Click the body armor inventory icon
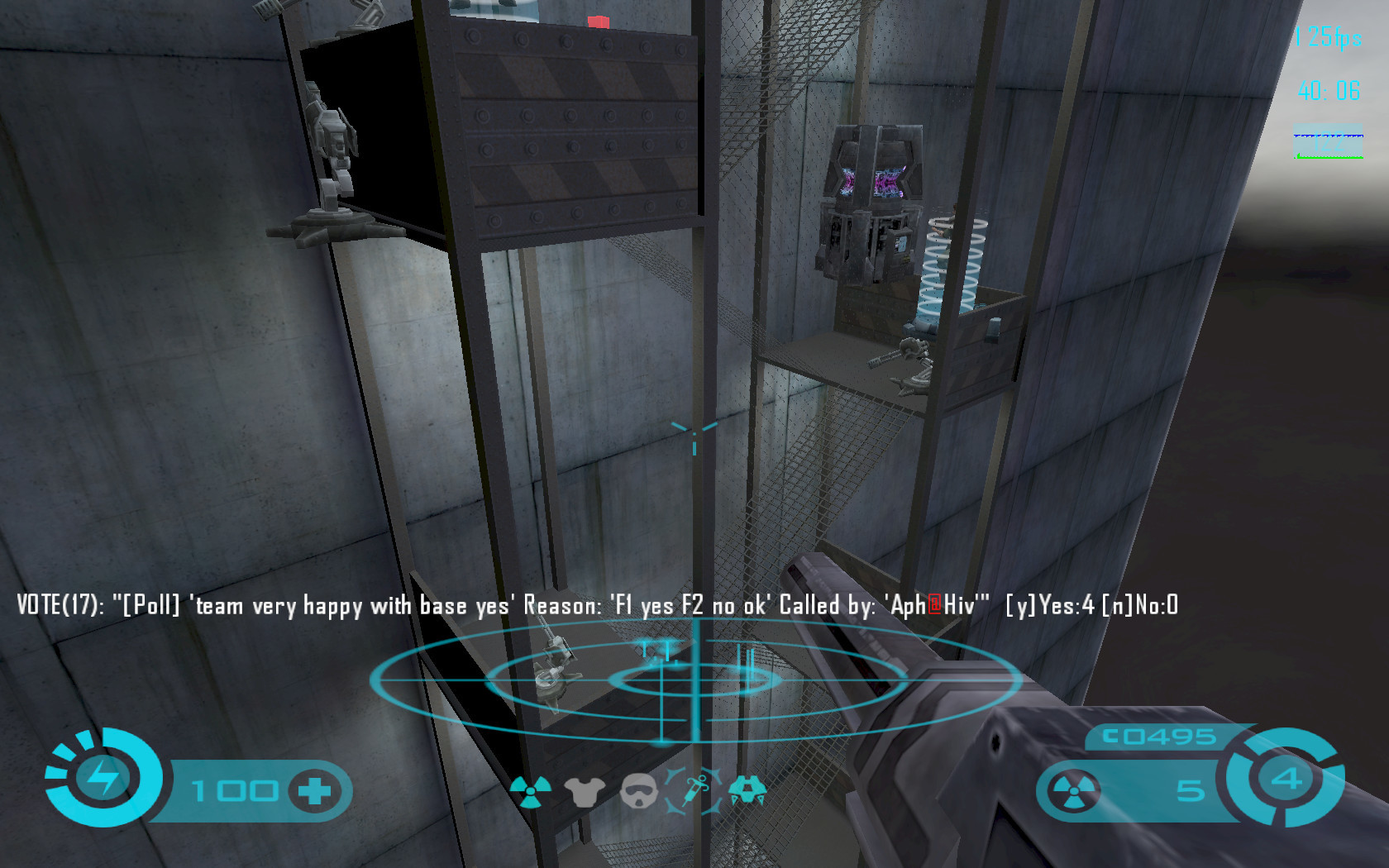Viewport: 1389px width, 868px height. click(x=585, y=792)
